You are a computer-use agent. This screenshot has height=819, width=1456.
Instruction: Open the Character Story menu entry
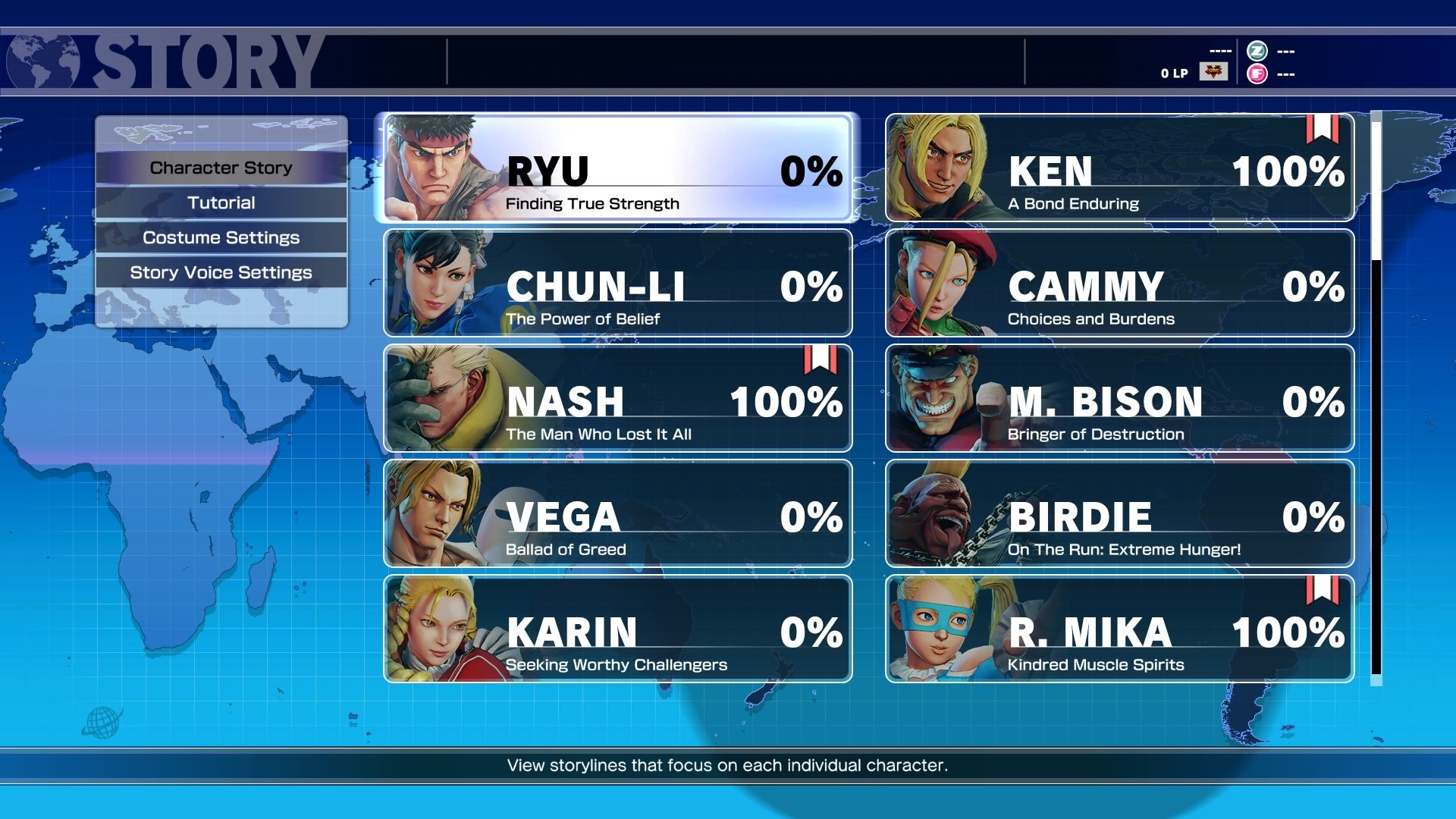[x=221, y=168]
